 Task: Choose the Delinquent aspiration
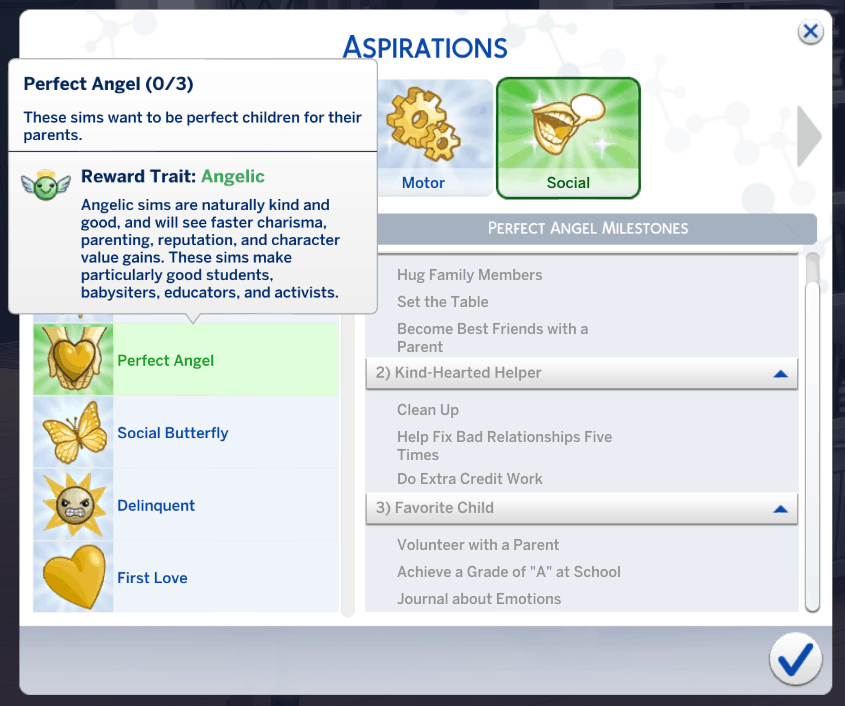click(x=186, y=505)
